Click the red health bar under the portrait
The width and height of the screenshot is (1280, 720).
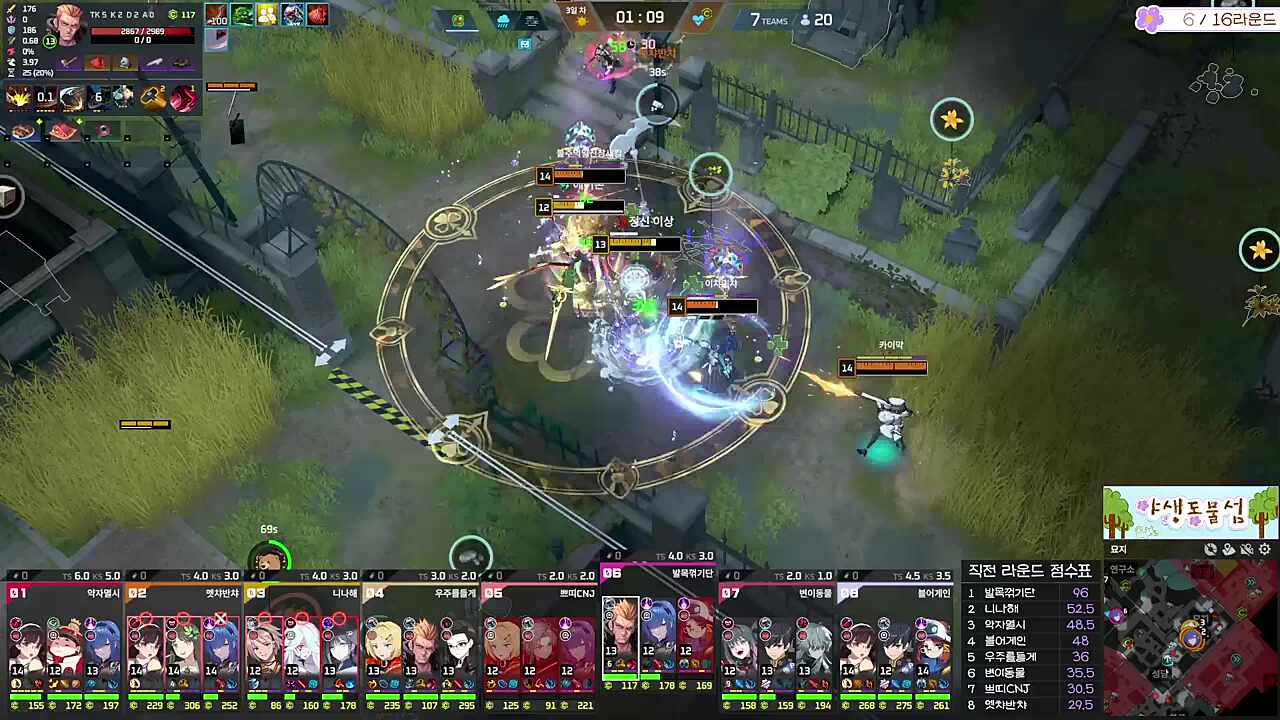pos(140,32)
